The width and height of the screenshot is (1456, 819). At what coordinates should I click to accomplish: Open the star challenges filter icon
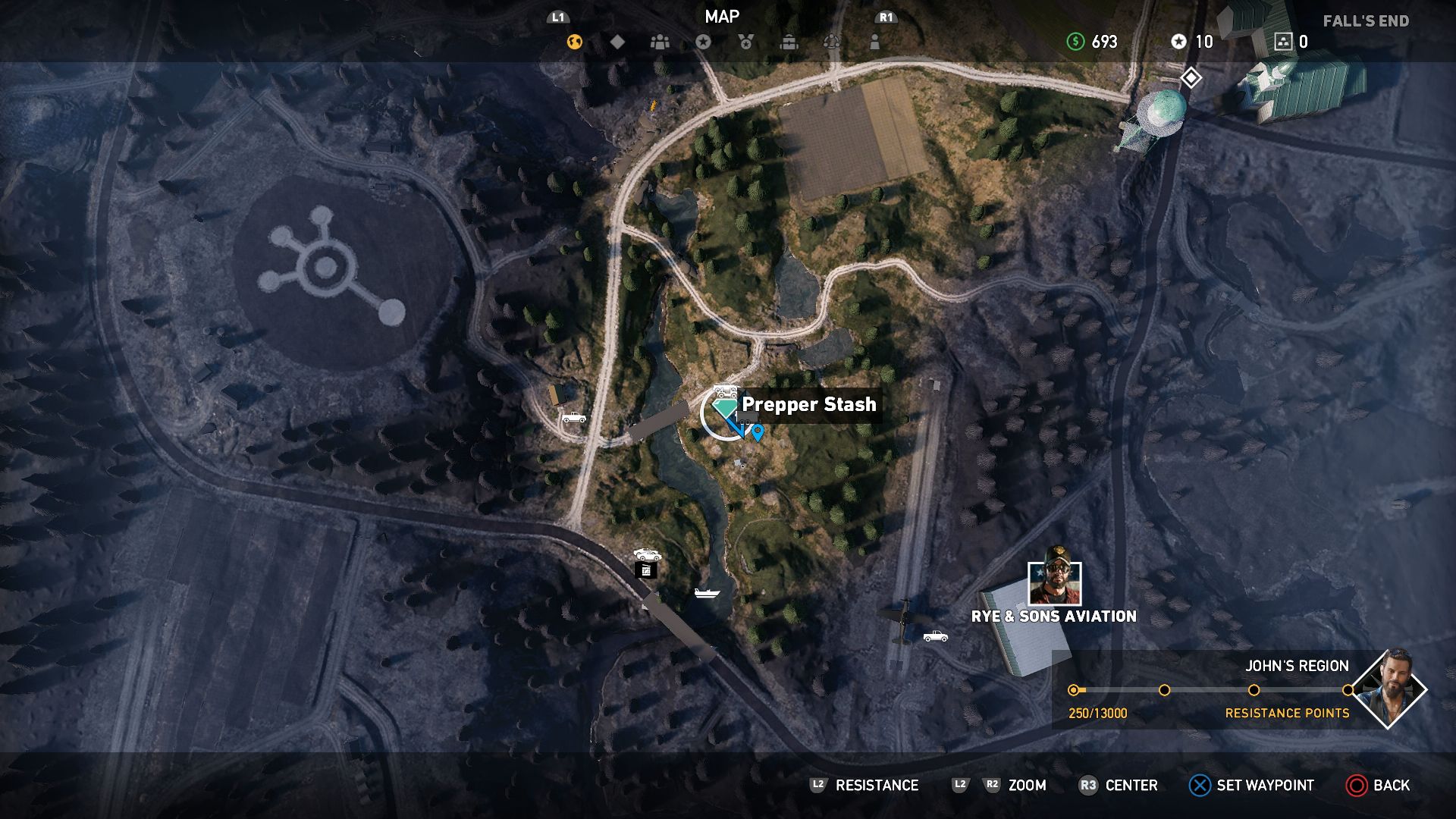click(704, 43)
